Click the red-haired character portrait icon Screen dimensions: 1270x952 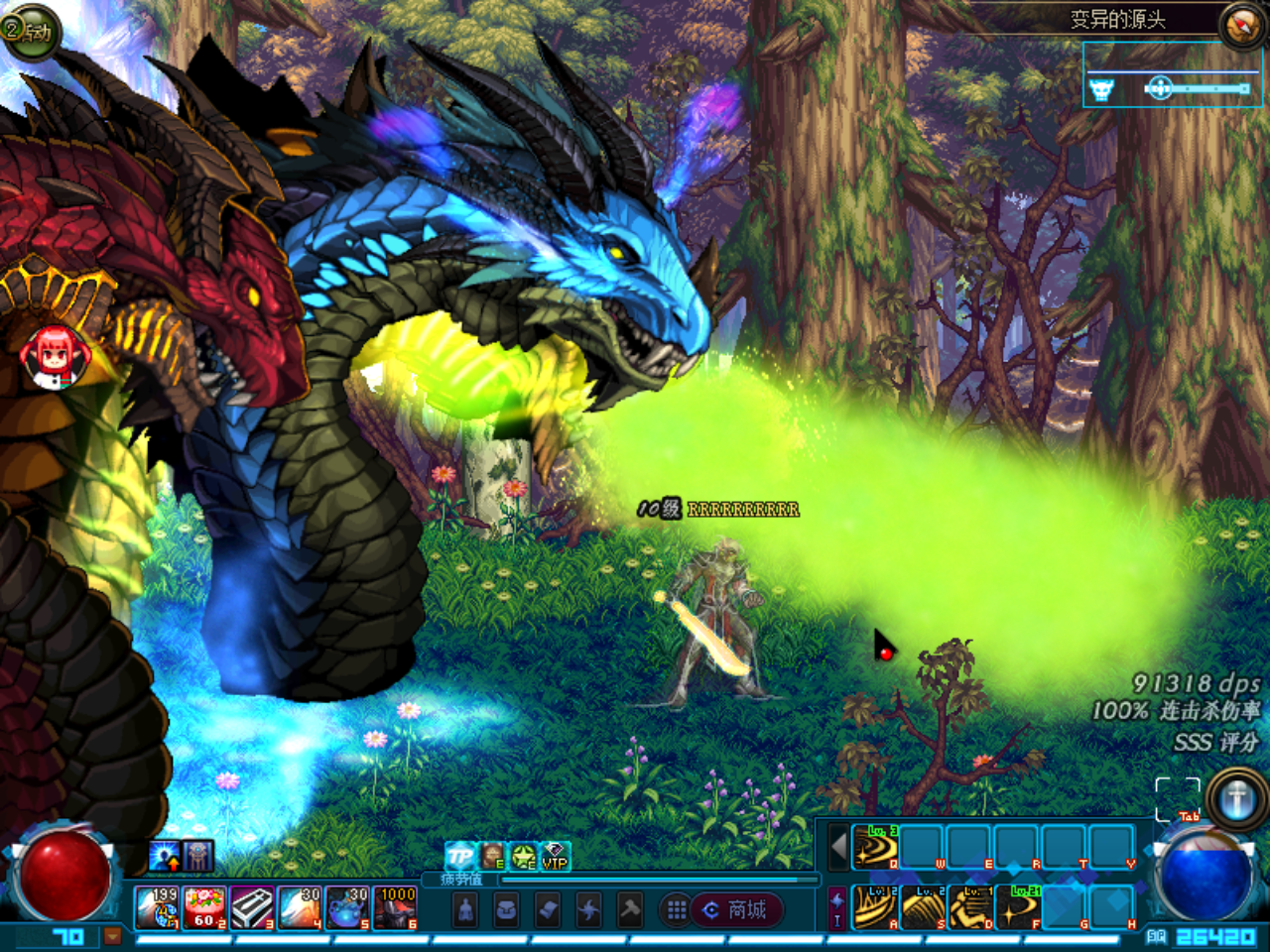[x=54, y=357]
